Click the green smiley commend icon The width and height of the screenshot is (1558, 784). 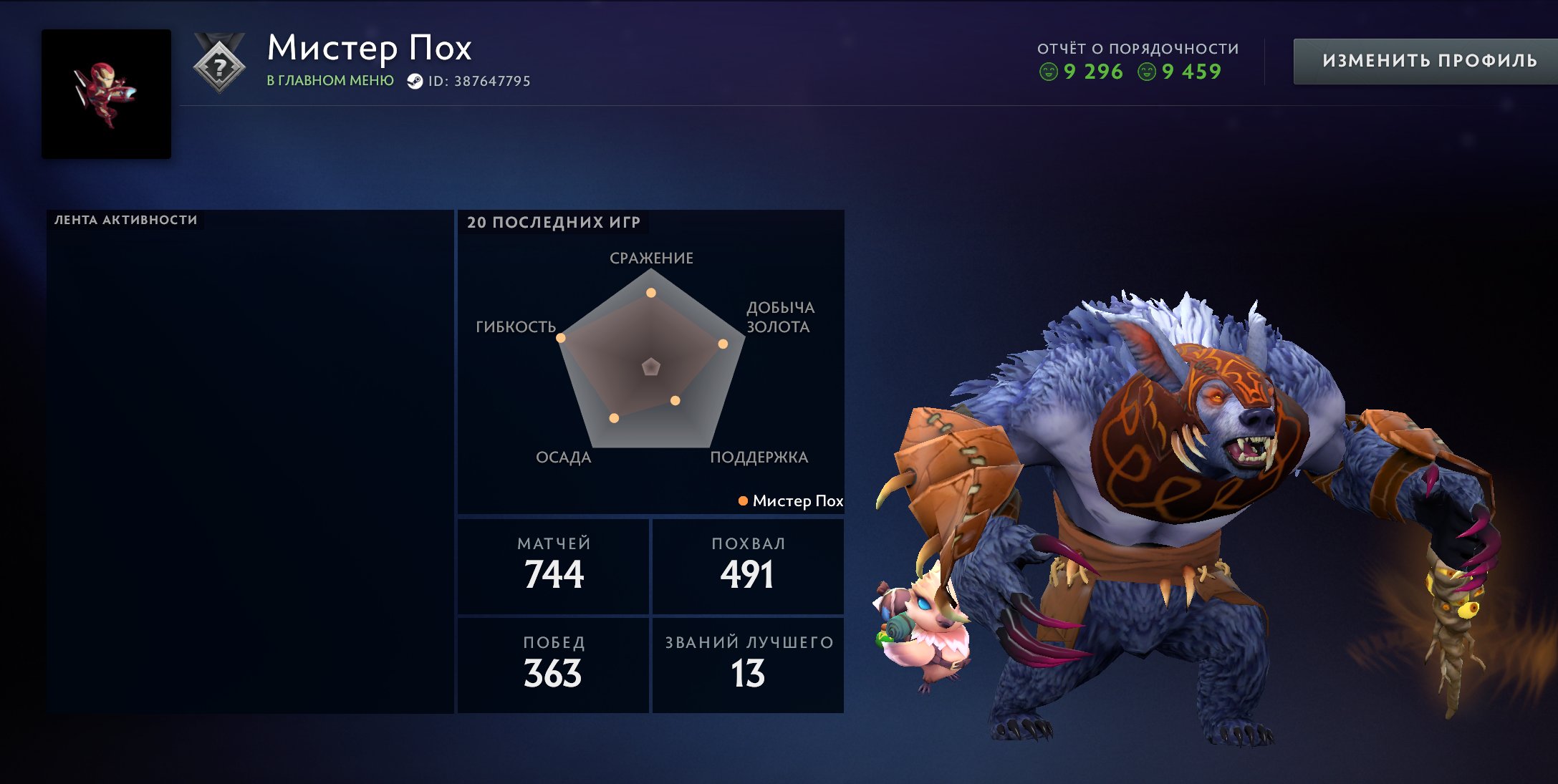pyautogui.click(x=1050, y=72)
